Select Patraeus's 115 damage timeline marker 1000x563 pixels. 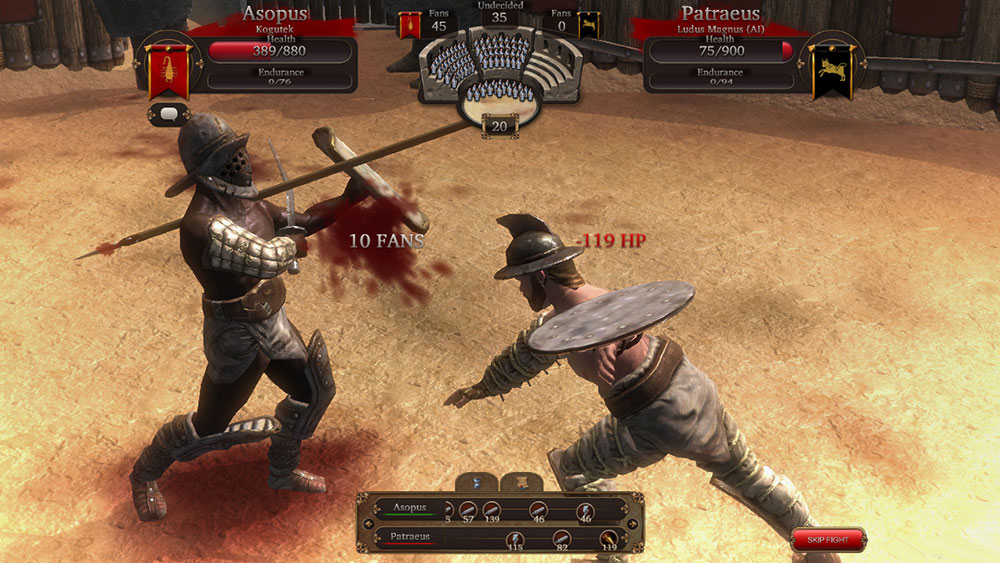pyautogui.click(x=514, y=539)
